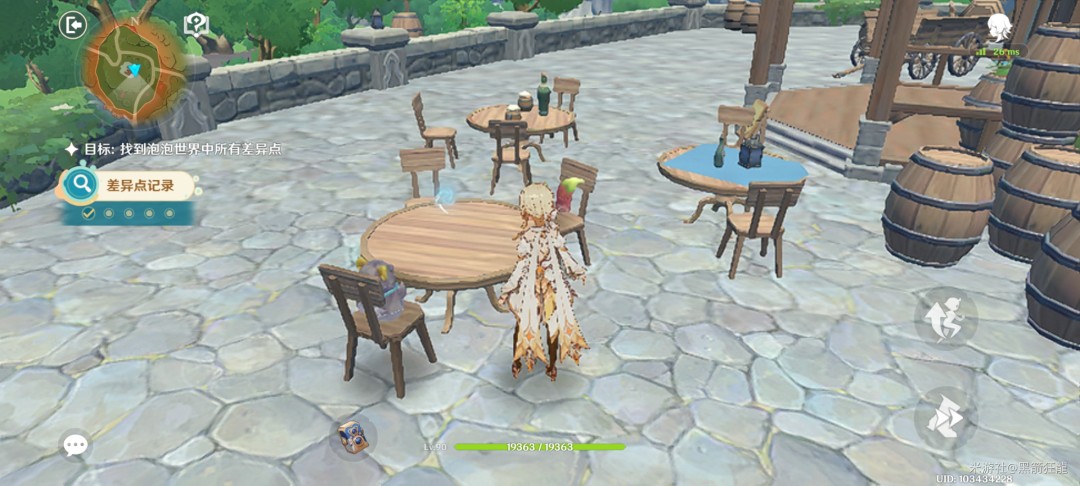
Task: Tap the sprint dash button
Action: (x=945, y=418)
